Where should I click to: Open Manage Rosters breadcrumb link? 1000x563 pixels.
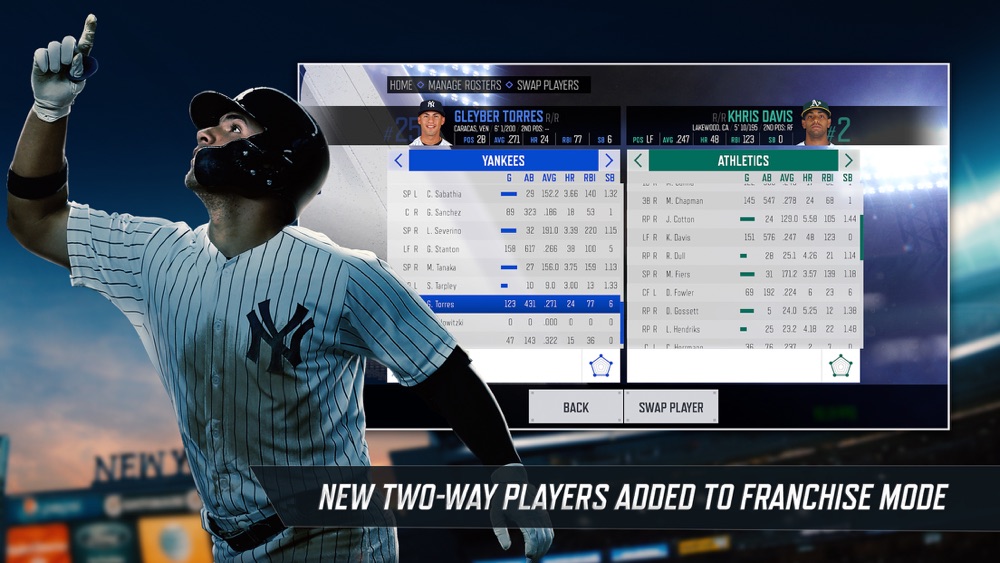tap(464, 85)
